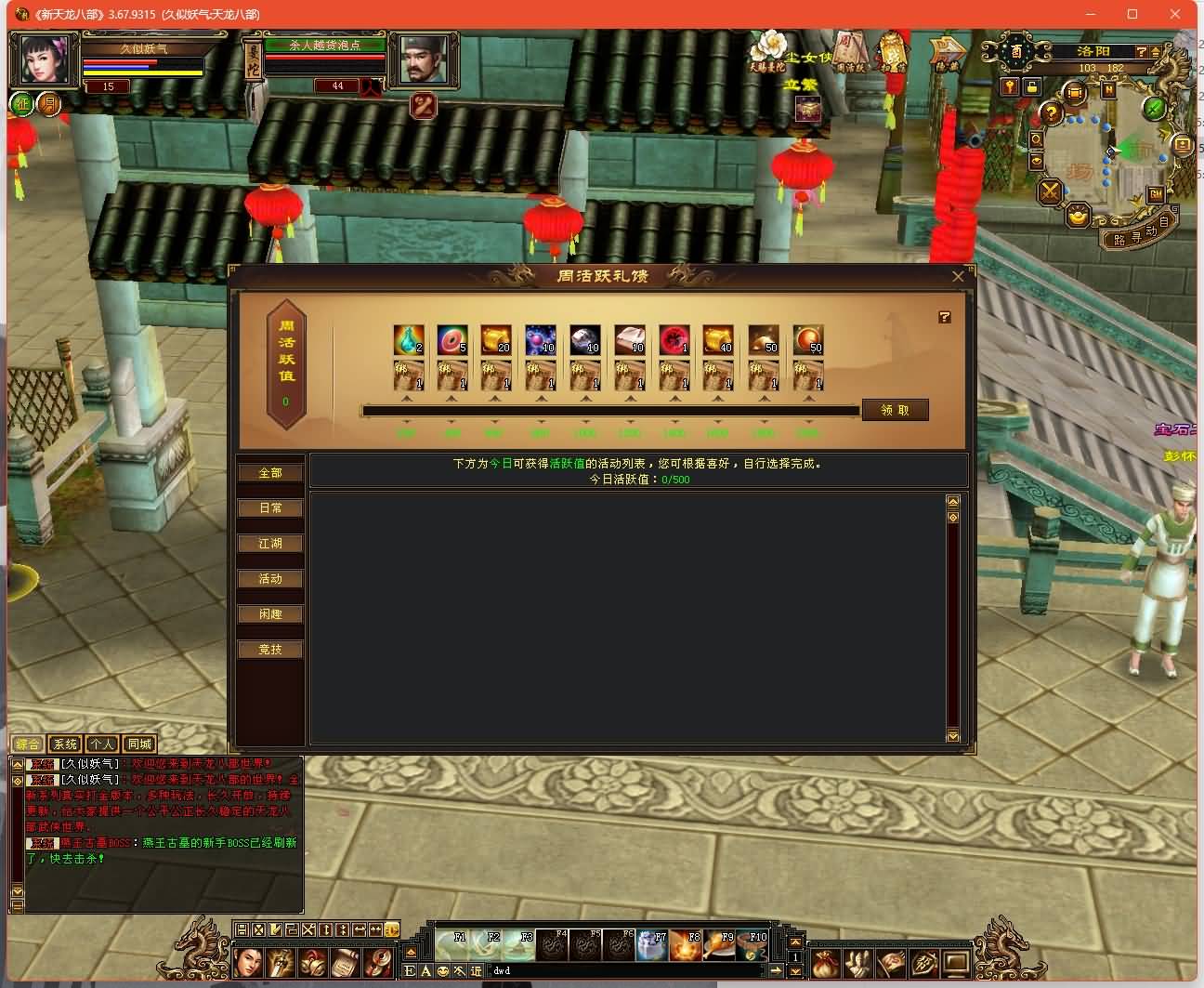Maximize the game window

pyautogui.click(x=1132, y=14)
